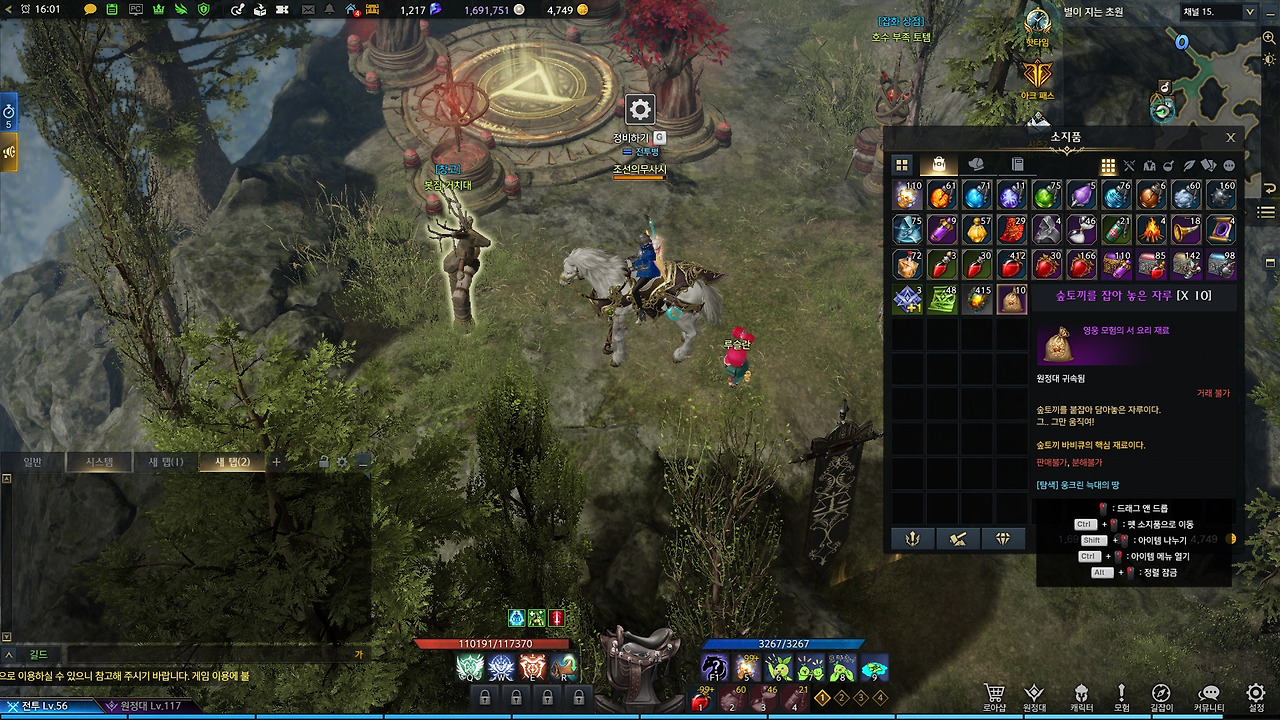Open the 길잡이 compass icon
The height and width of the screenshot is (720, 1280).
pos(1160,692)
